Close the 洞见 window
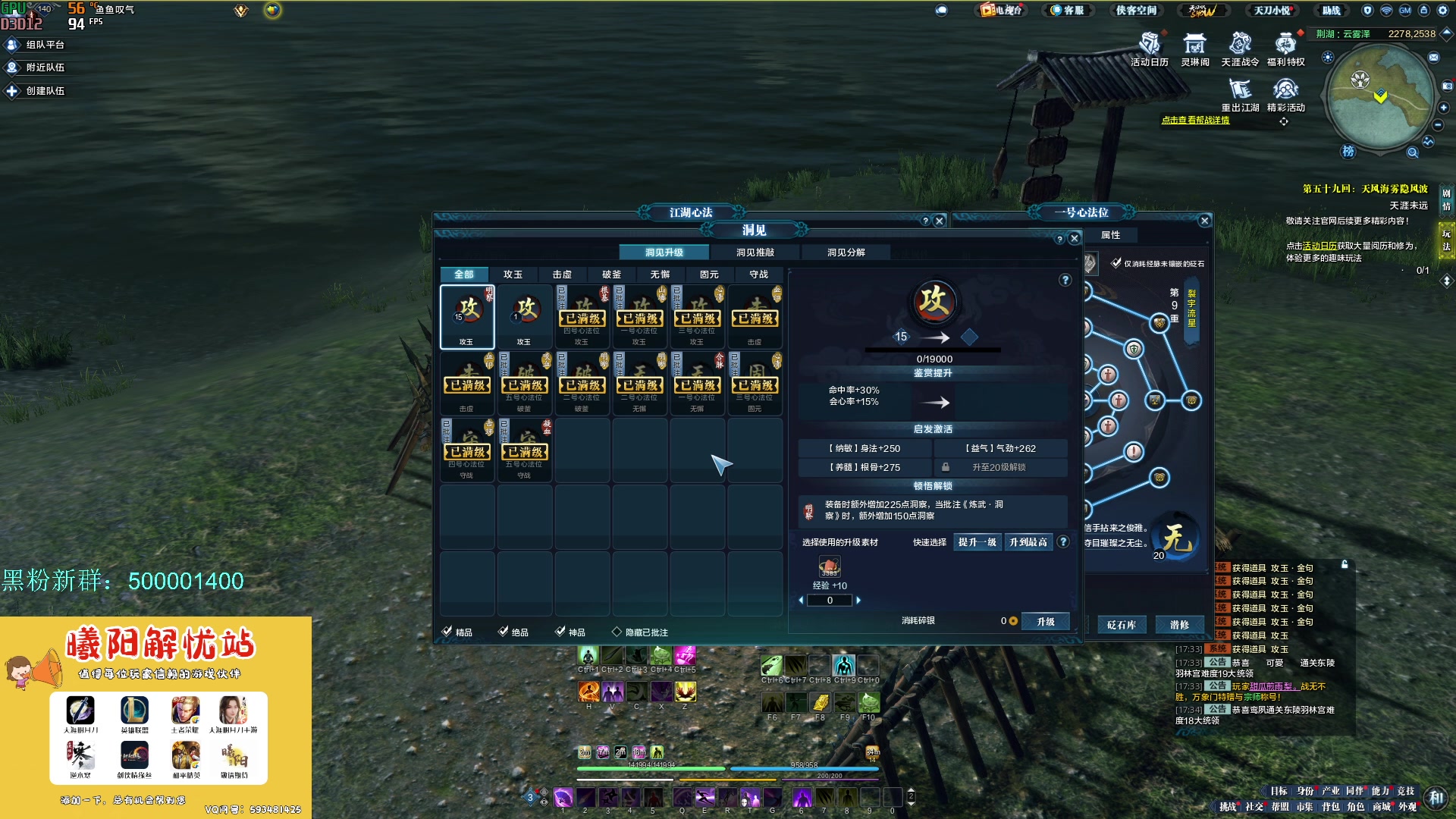The width and height of the screenshot is (1456, 819). [1074, 238]
